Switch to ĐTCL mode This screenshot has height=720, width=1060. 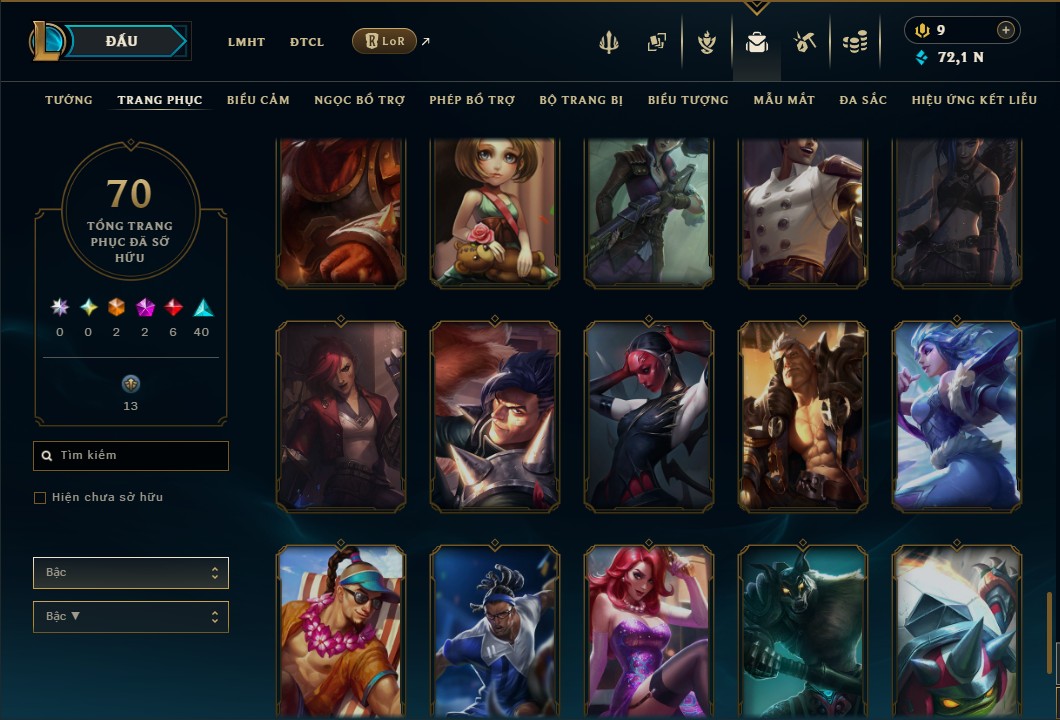pyautogui.click(x=307, y=42)
